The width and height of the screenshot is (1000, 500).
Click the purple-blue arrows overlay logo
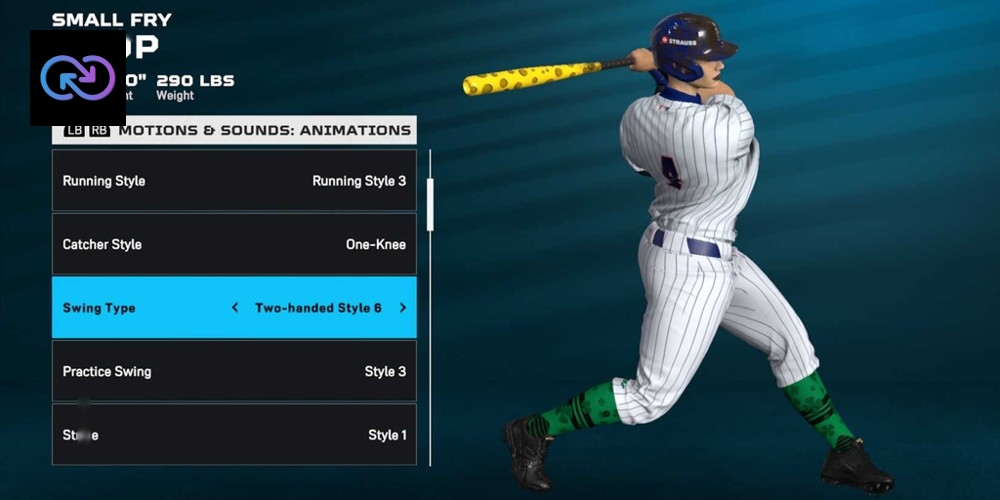click(x=78, y=78)
